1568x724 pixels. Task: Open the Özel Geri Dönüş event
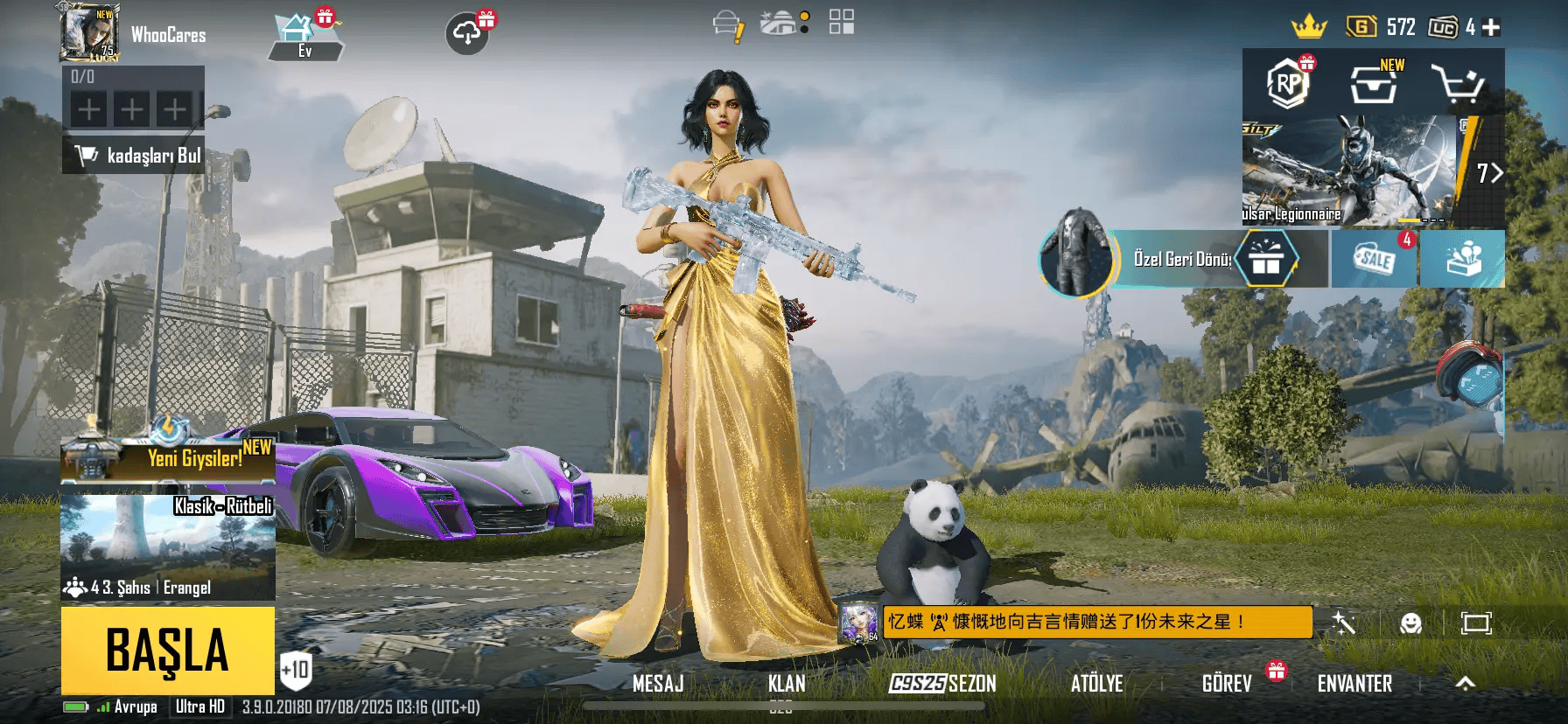tap(1181, 259)
